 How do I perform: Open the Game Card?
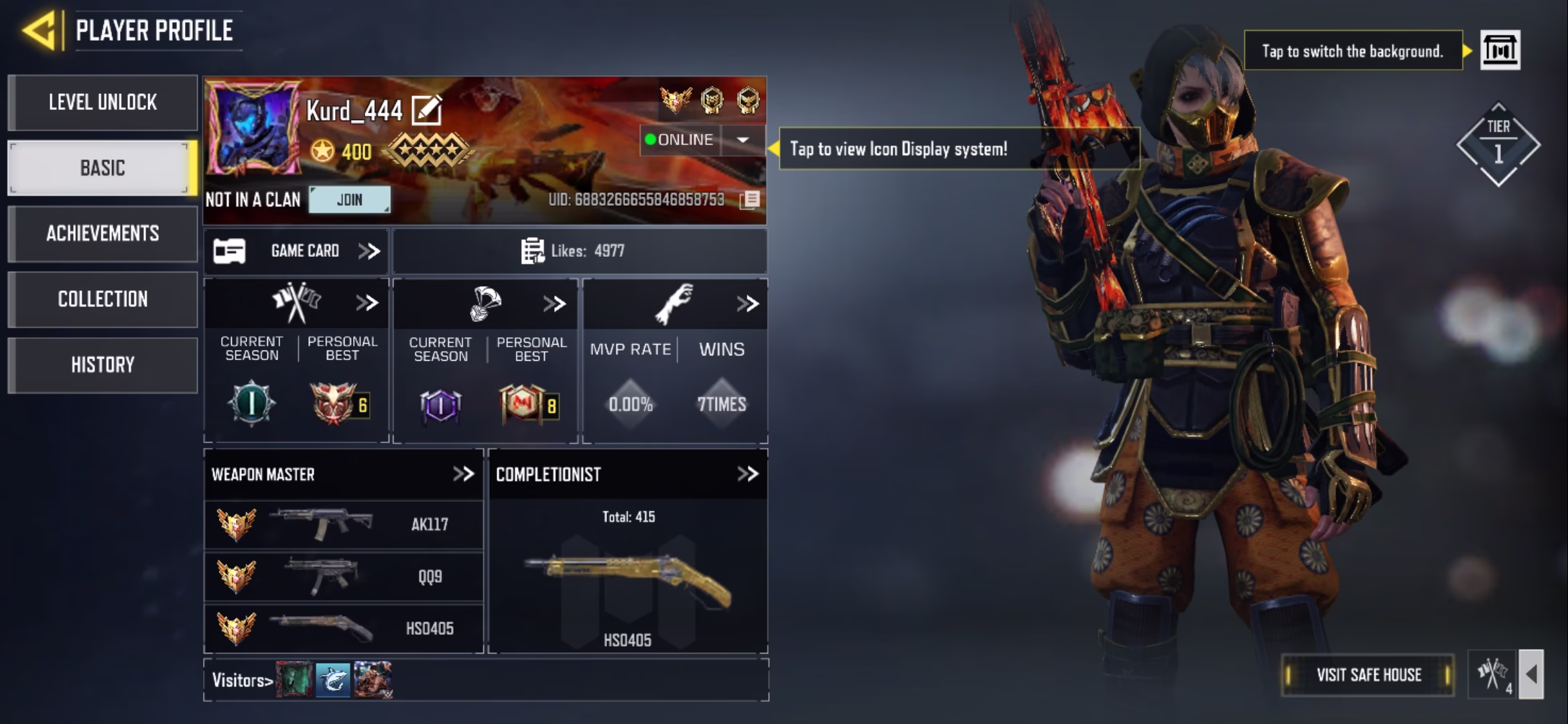(296, 251)
